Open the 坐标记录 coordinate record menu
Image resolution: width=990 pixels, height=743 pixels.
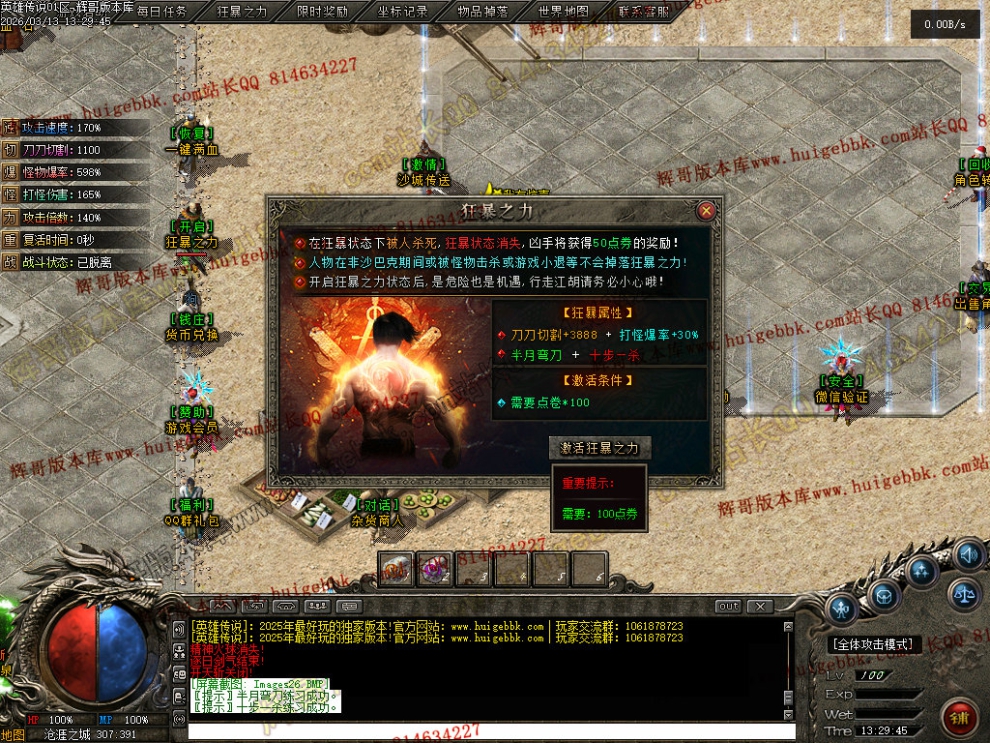403,12
